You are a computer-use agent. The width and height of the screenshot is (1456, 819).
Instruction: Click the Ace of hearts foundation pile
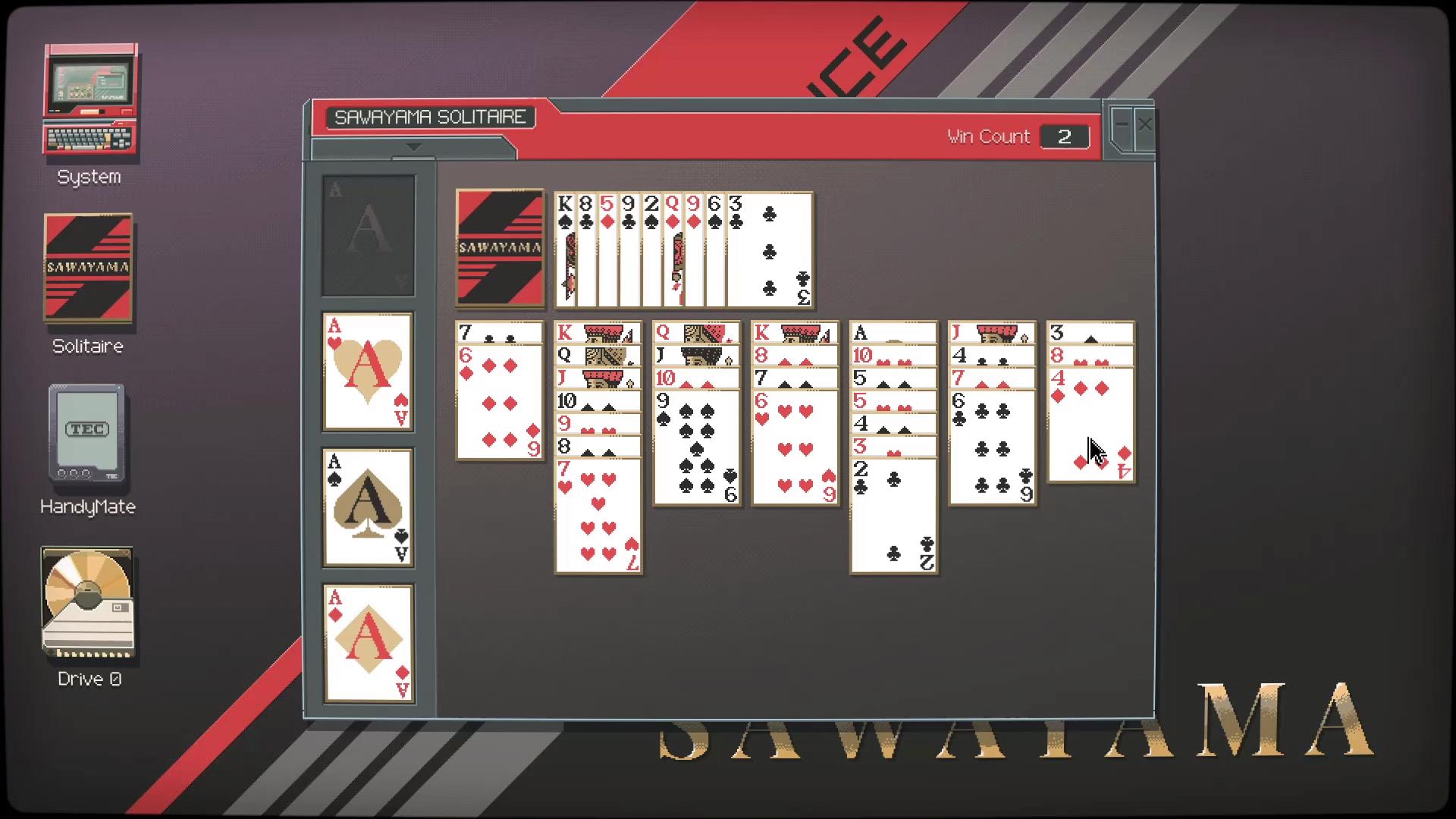[368, 372]
